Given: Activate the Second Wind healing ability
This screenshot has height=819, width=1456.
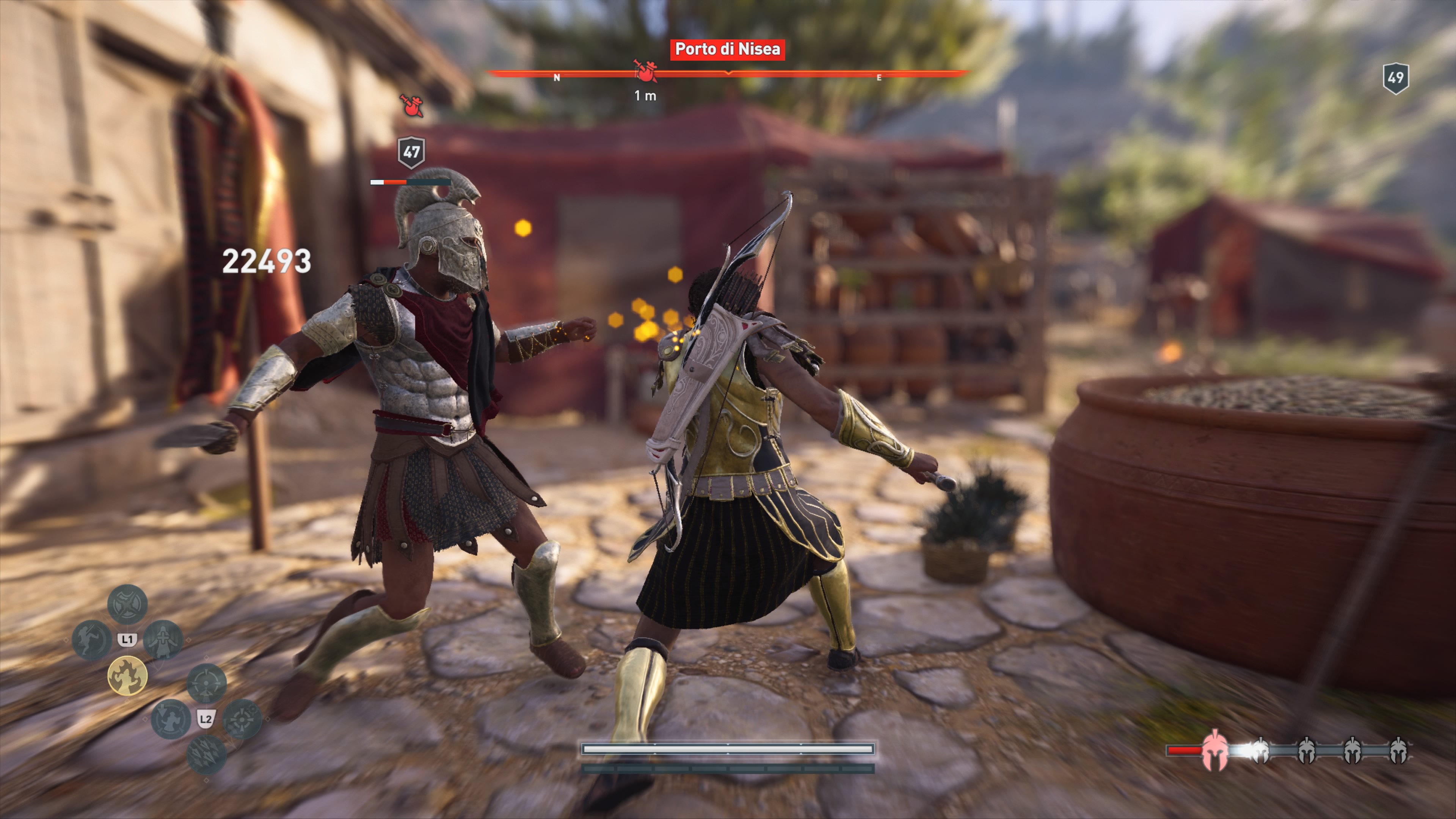Looking at the screenshot, I should tap(163, 640).
